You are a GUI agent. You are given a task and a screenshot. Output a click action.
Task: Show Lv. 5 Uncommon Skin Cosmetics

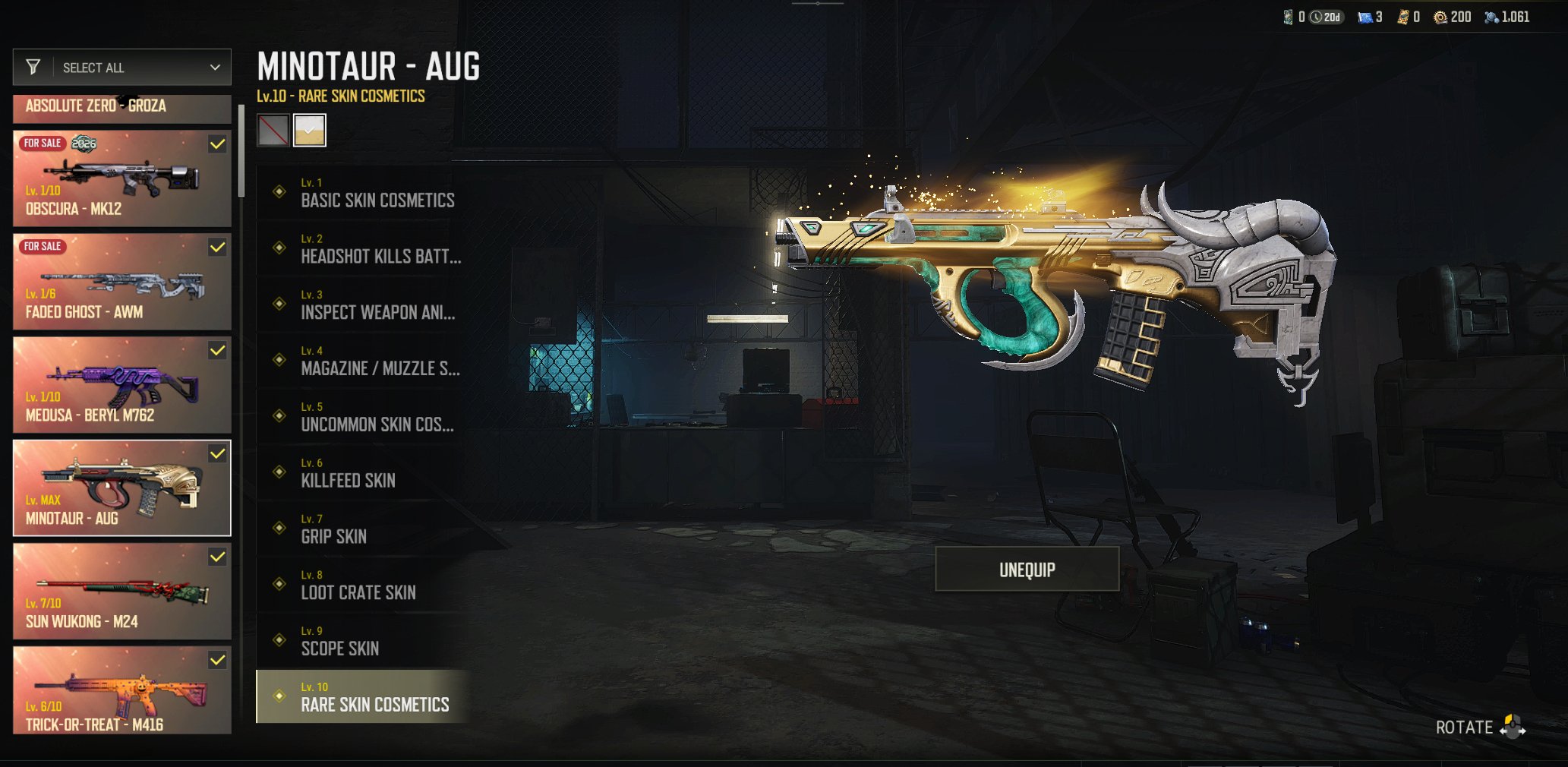(x=363, y=417)
